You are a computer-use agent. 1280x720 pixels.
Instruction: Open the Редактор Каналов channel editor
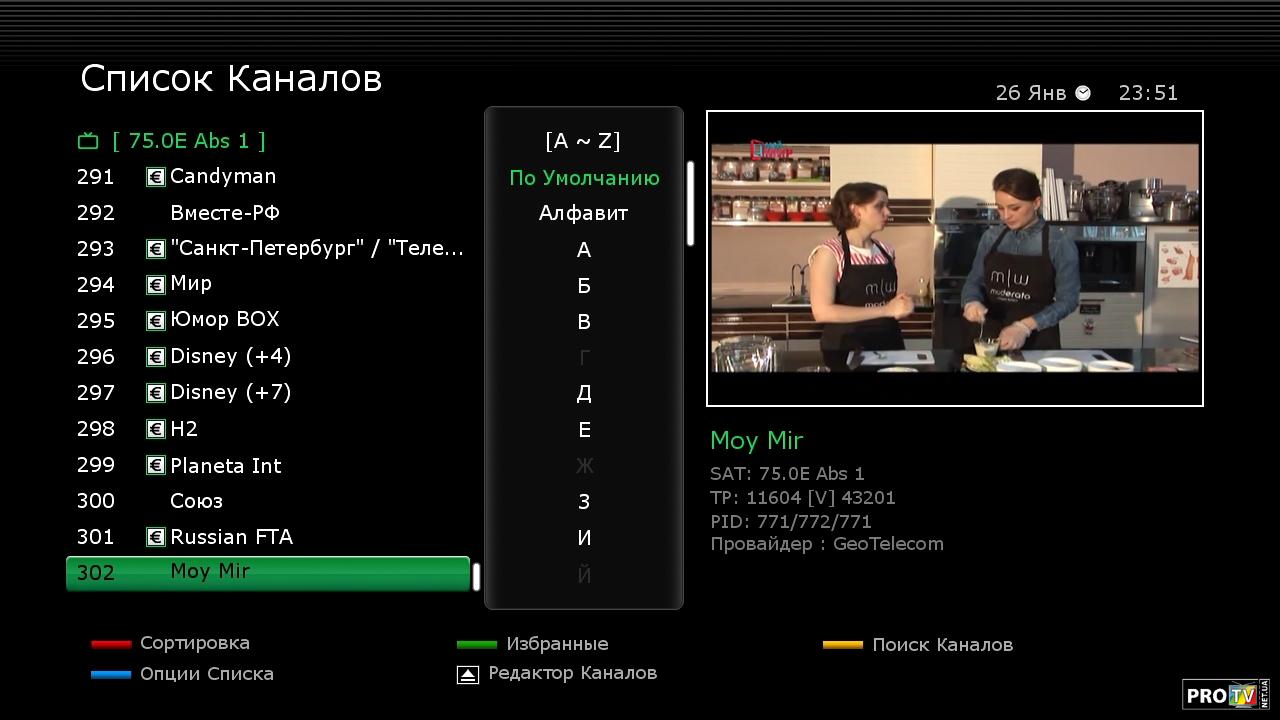(571, 673)
